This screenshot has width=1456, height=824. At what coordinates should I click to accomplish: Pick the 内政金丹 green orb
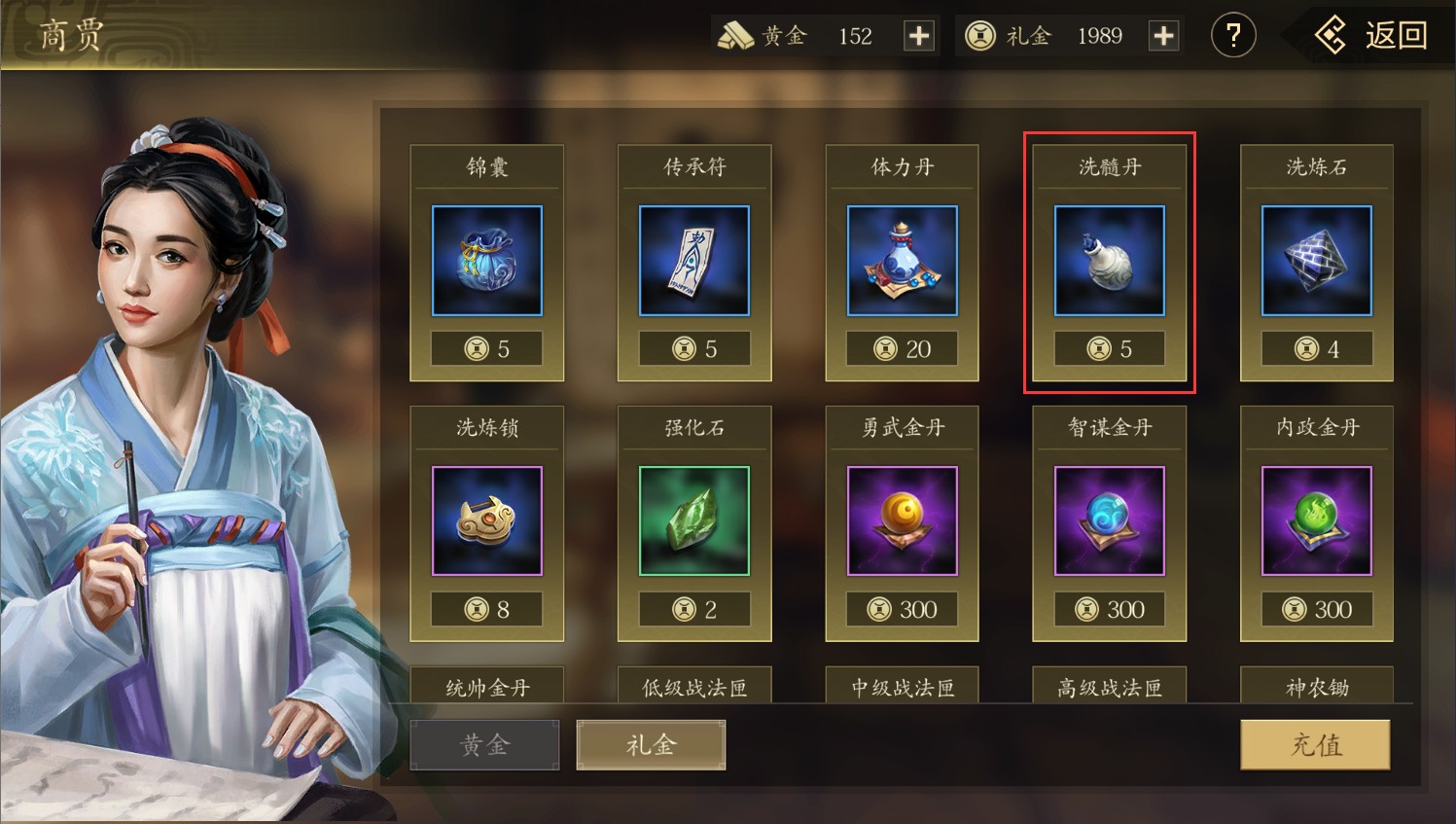pos(1316,521)
